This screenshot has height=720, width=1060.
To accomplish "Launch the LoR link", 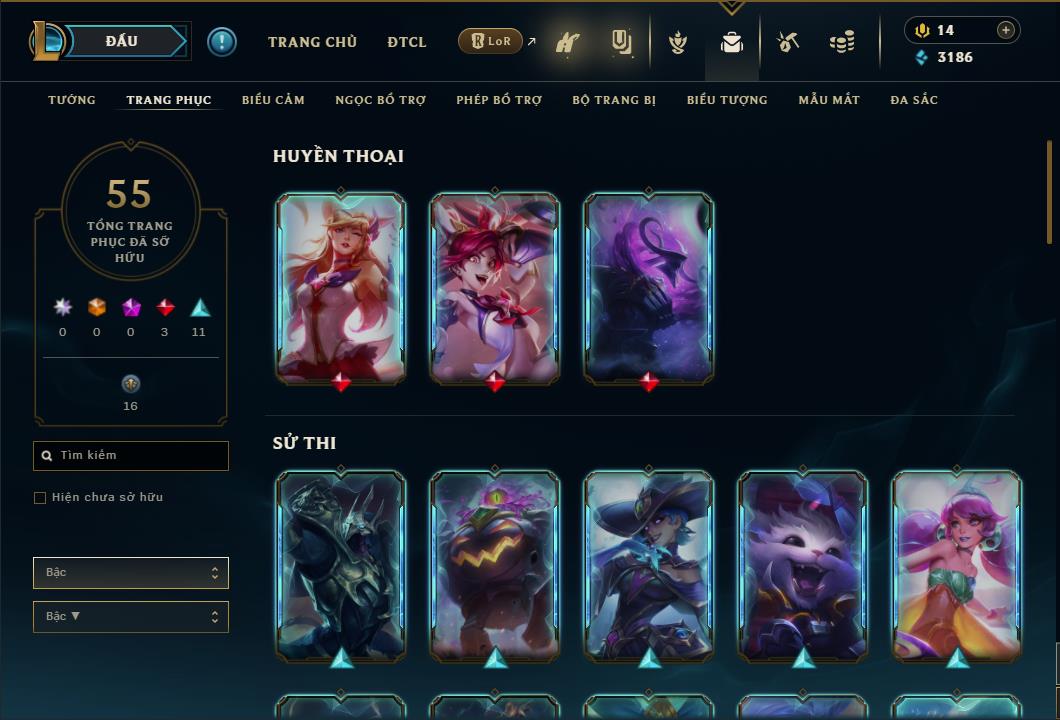I will coord(491,41).
